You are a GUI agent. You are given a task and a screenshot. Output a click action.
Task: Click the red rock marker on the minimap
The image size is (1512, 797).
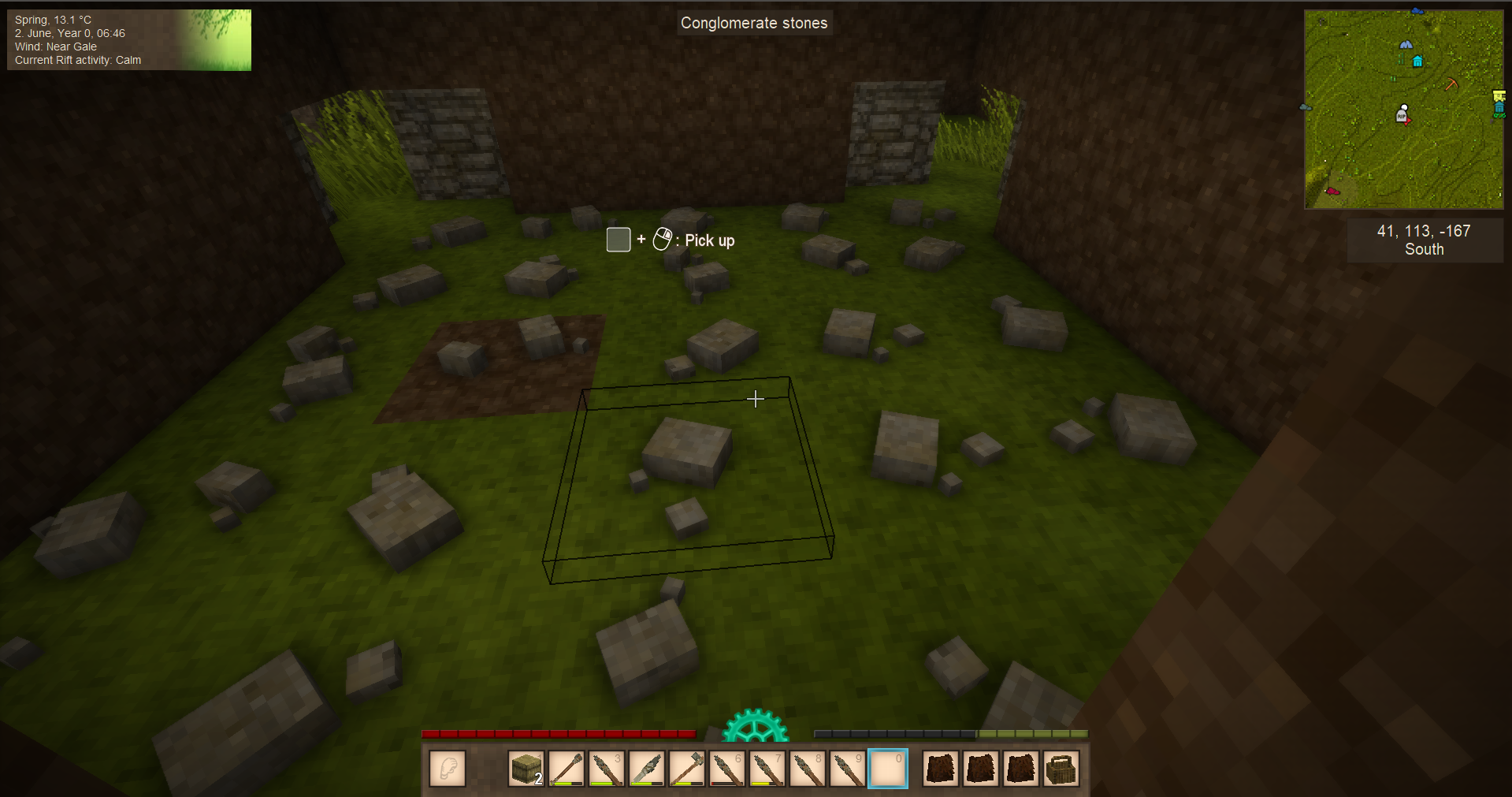point(1332,191)
